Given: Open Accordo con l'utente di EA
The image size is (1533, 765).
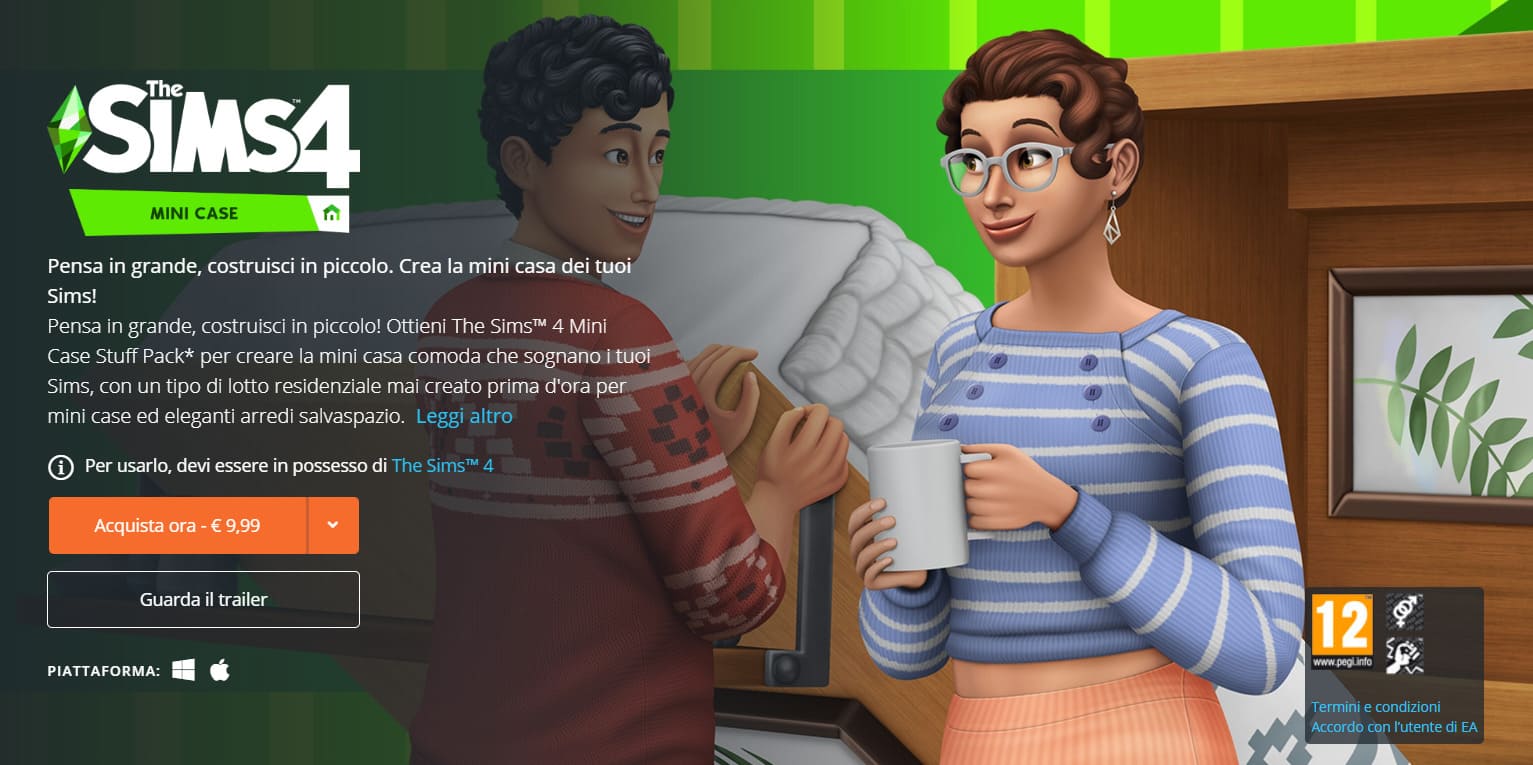Looking at the screenshot, I should (1394, 727).
